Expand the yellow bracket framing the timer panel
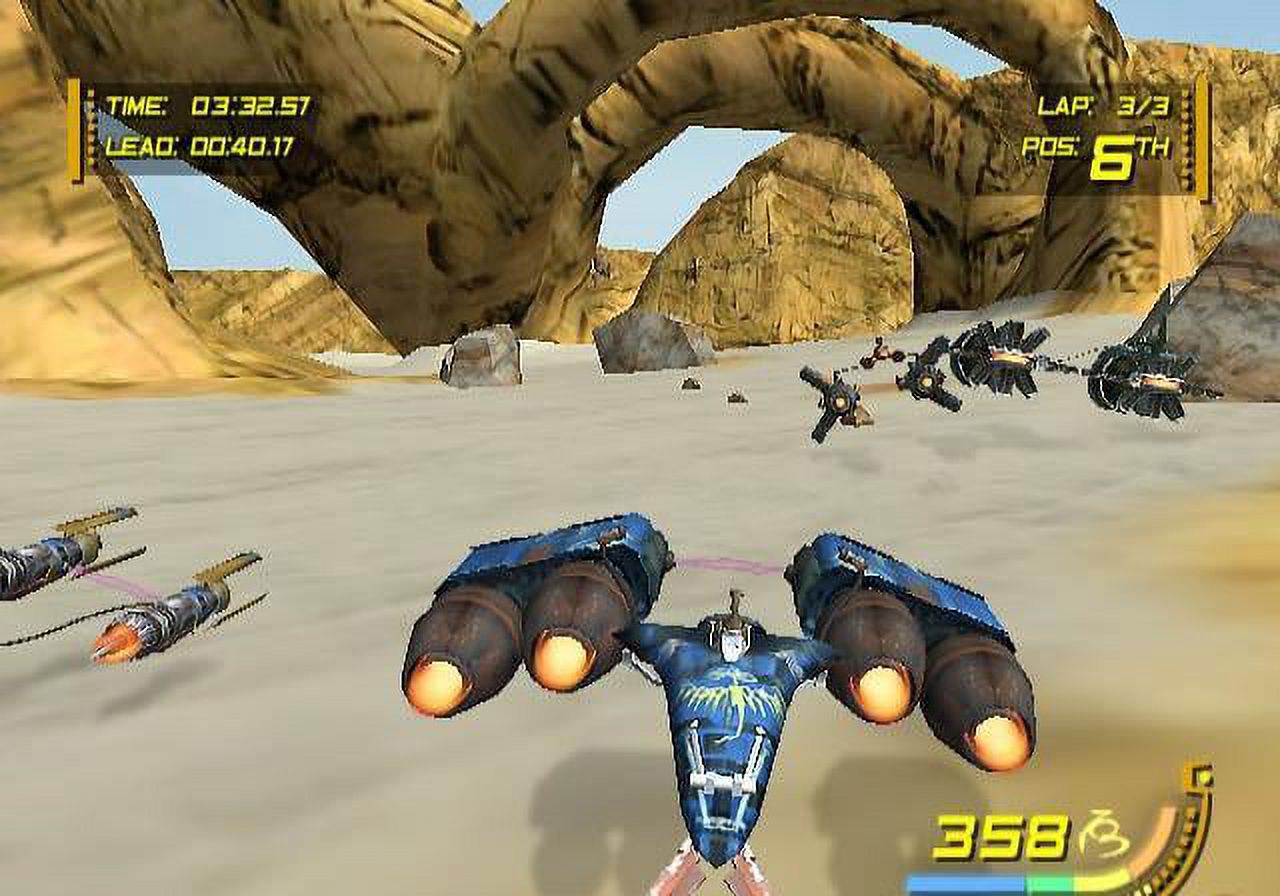 tap(73, 125)
